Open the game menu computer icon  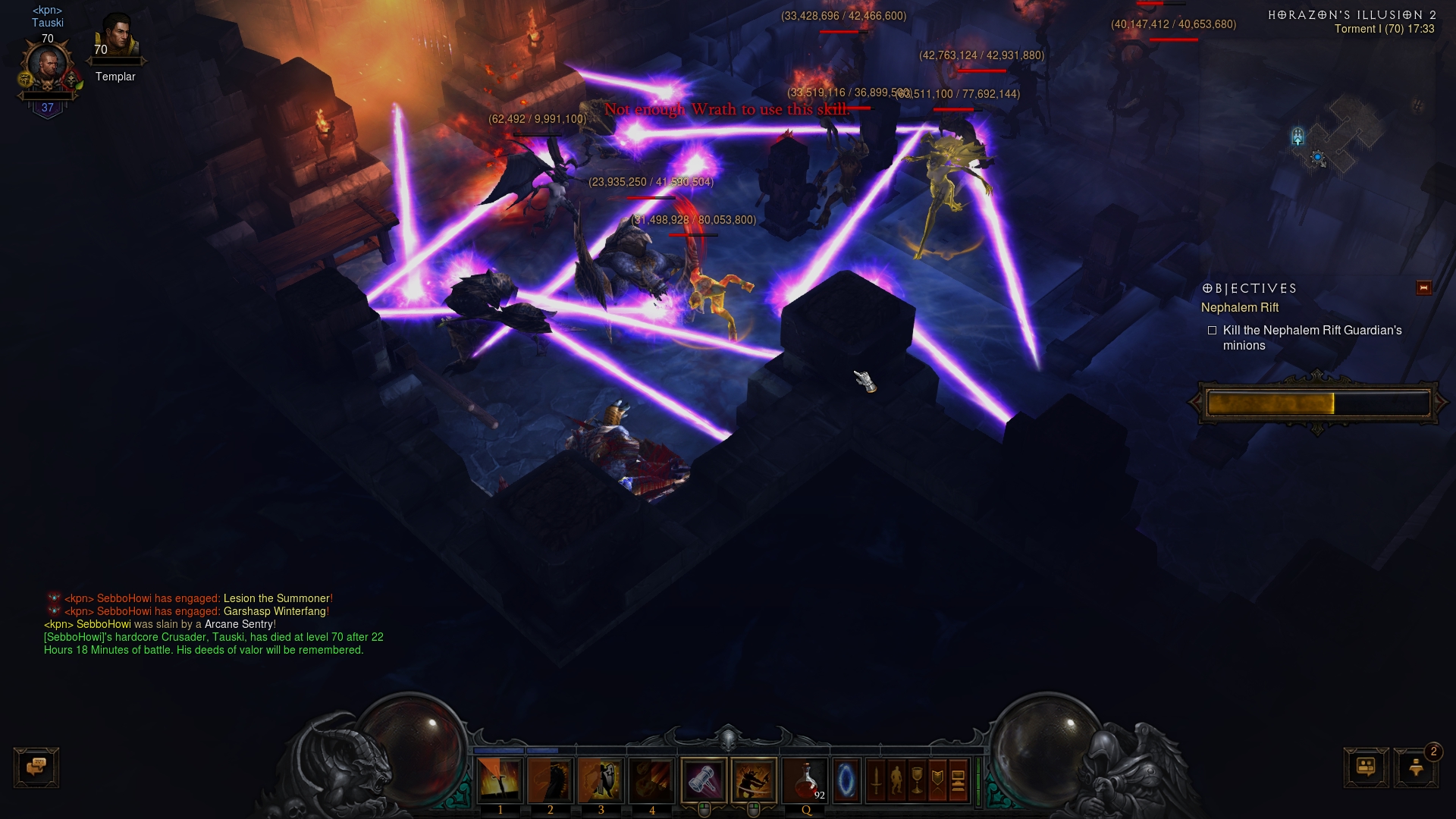point(958,780)
